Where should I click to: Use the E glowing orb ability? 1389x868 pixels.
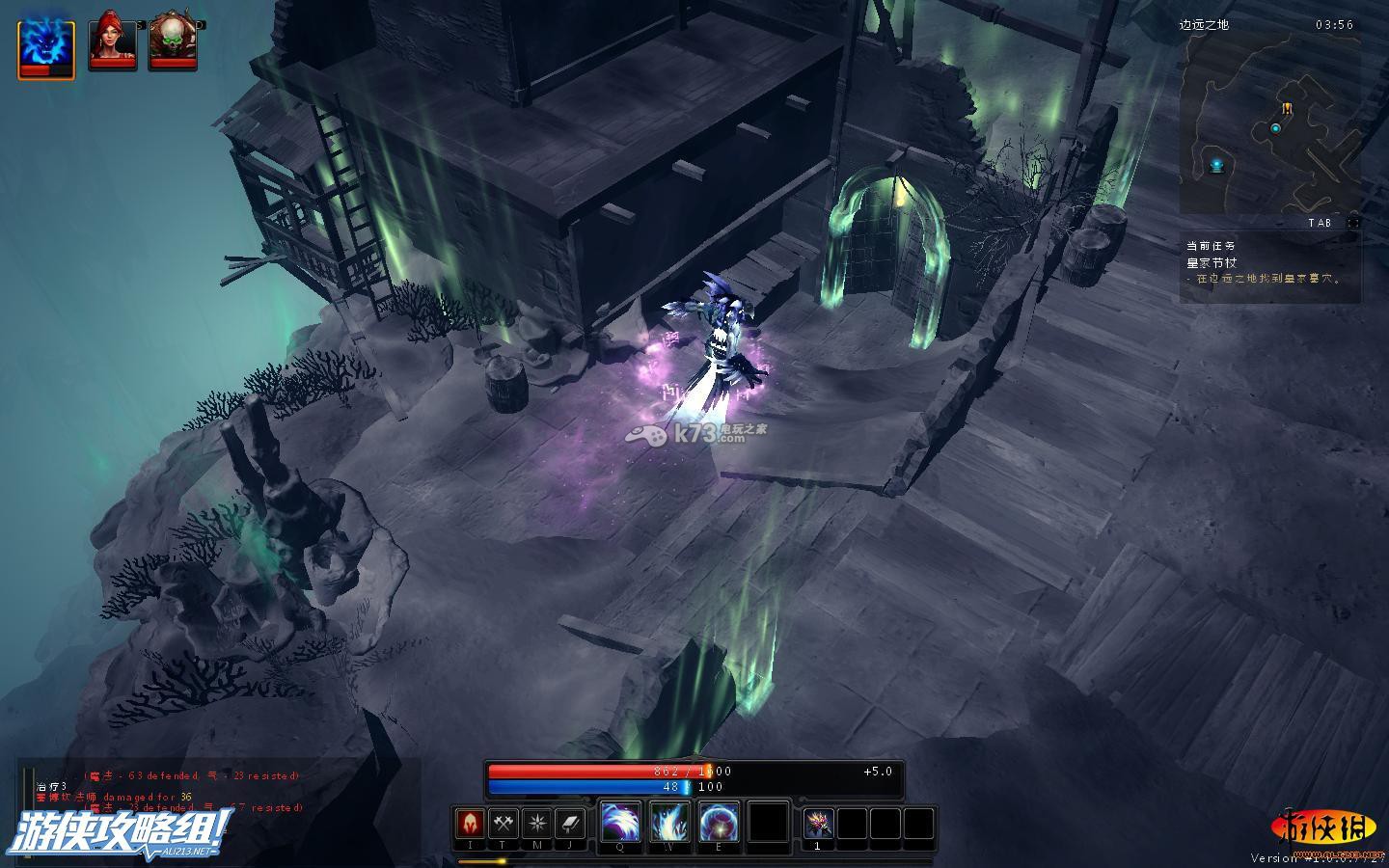click(719, 822)
